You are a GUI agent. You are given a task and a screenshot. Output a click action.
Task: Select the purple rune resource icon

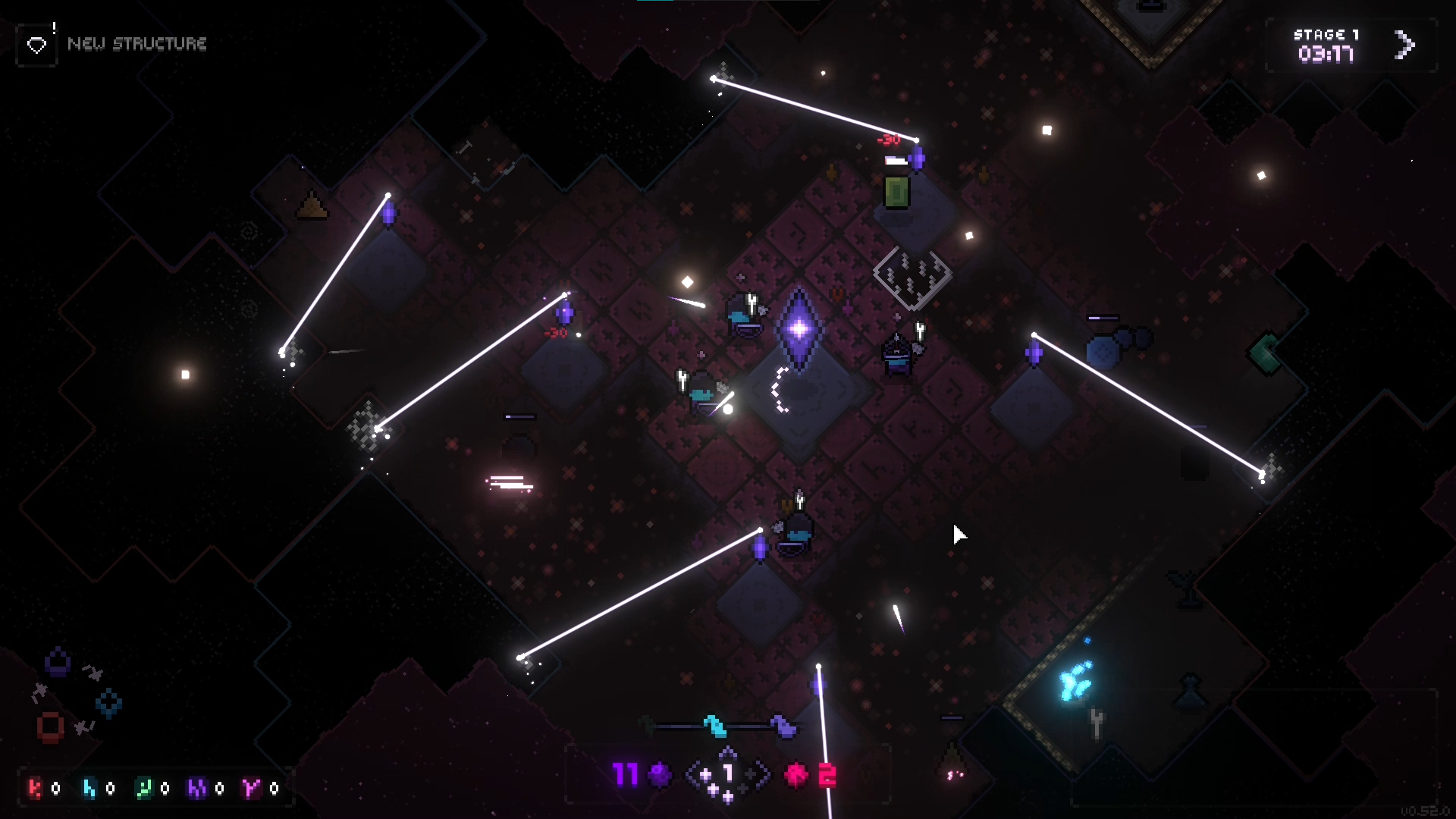tap(198, 788)
